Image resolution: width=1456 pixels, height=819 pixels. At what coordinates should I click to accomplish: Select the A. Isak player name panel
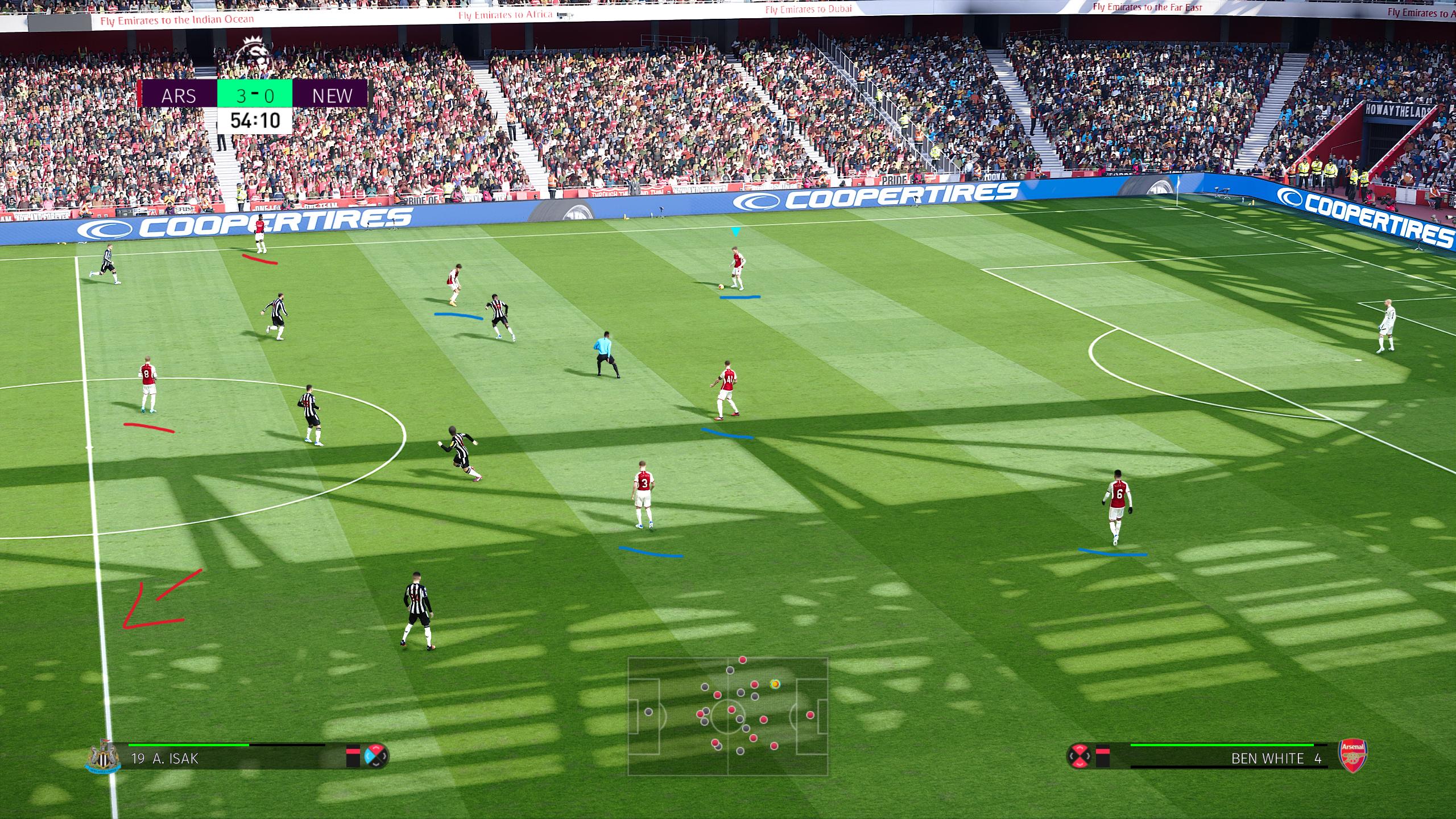pyautogui.click(x=227, y=758)
